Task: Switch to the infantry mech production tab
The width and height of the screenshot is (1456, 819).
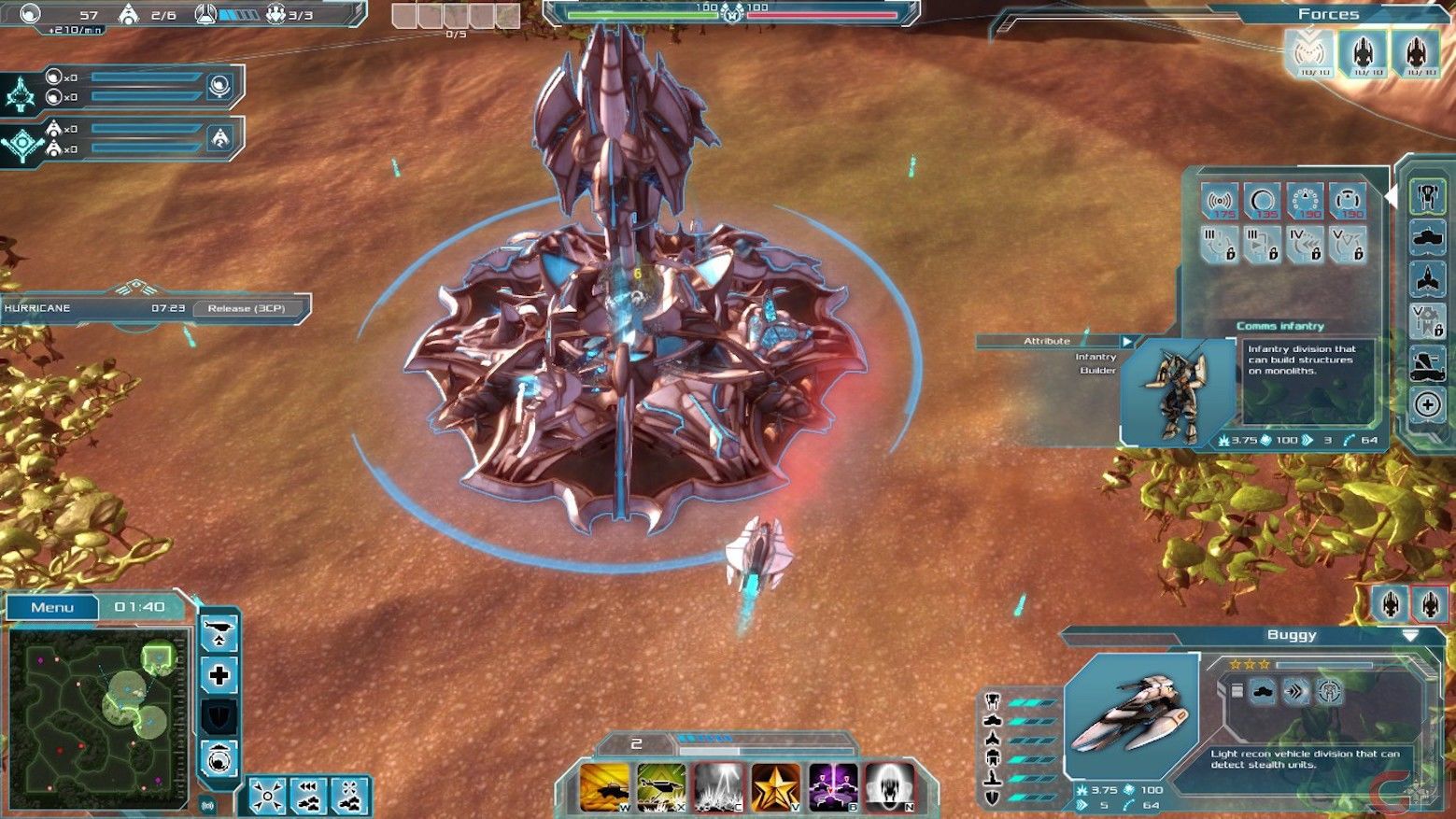Action: [1426, 196]
